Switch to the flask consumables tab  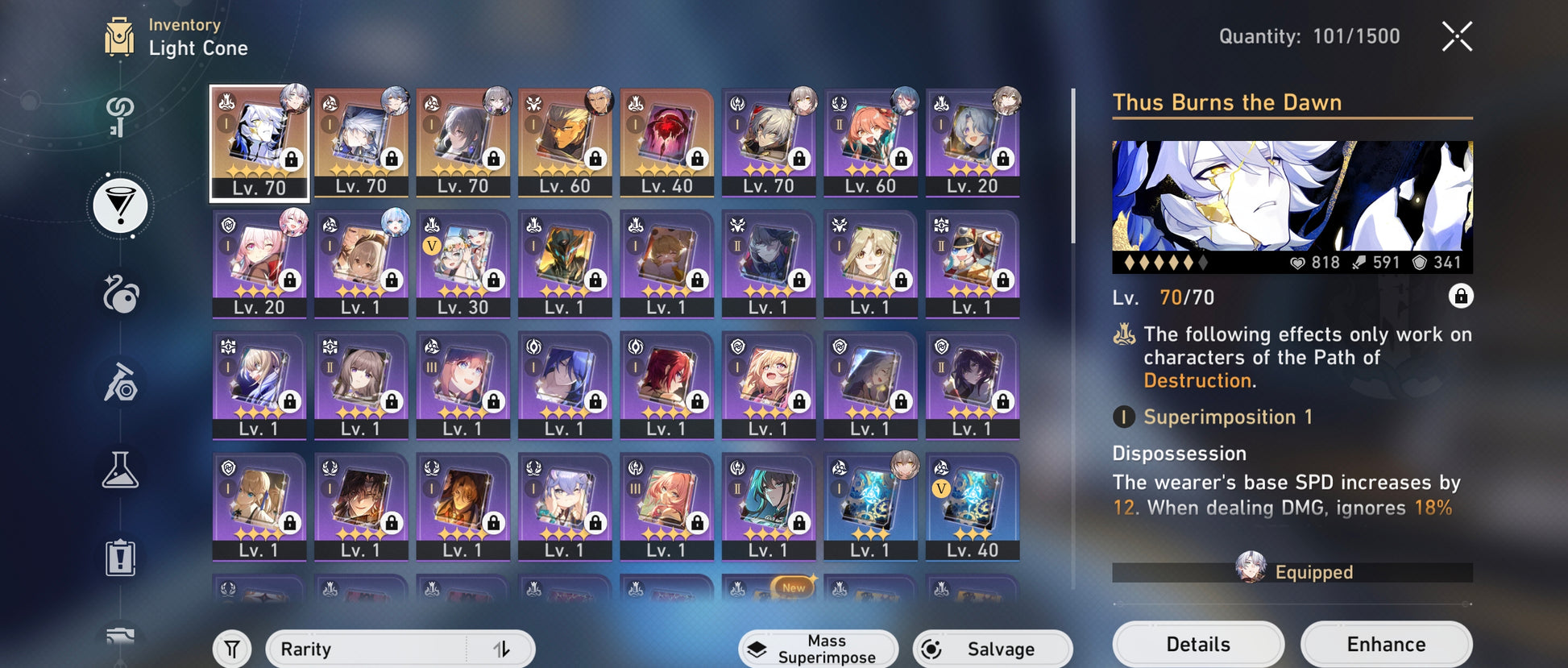point(120,470)
